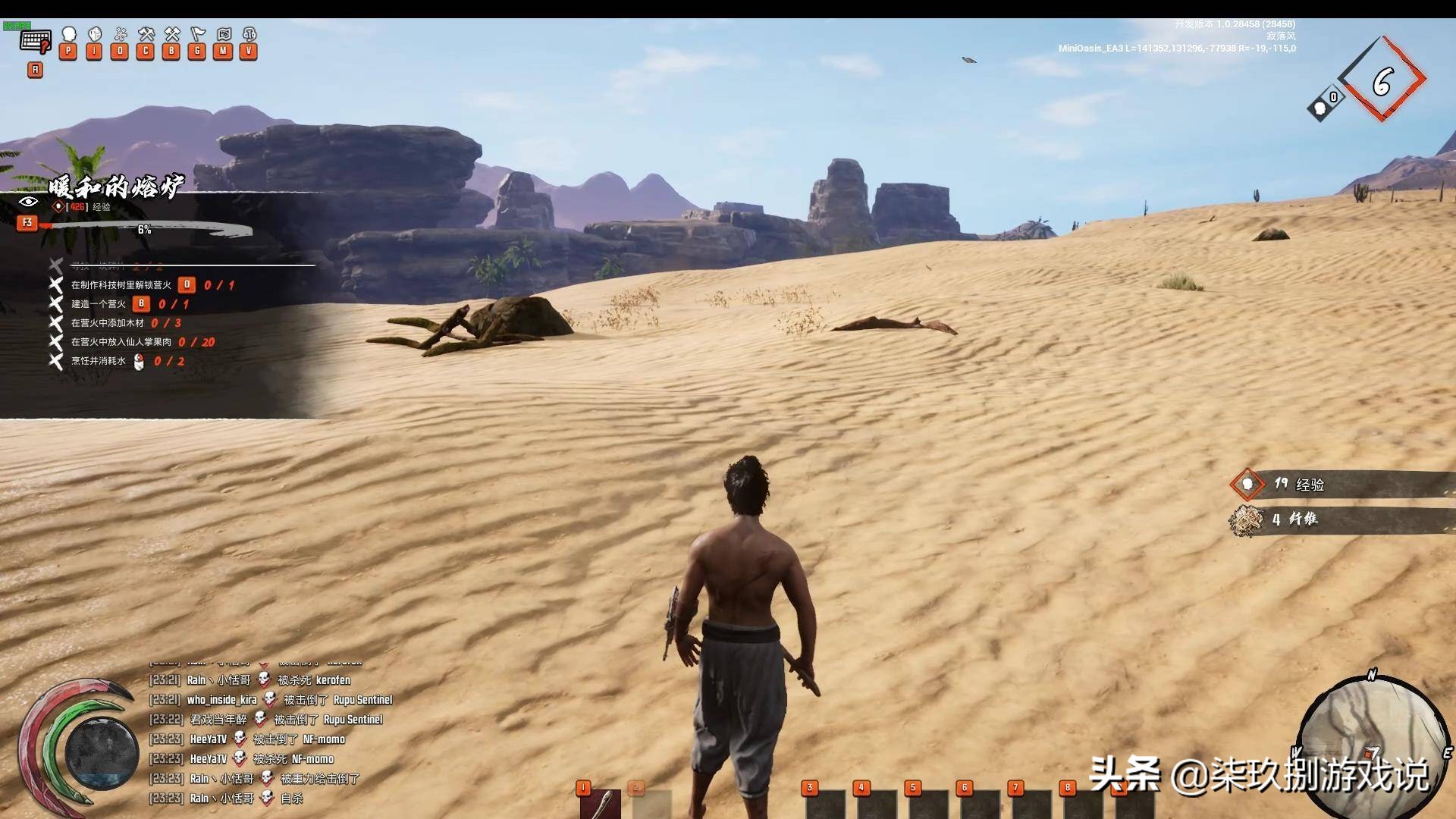Select the 在制作科技树里解锁营火 objective

(121, 285)
